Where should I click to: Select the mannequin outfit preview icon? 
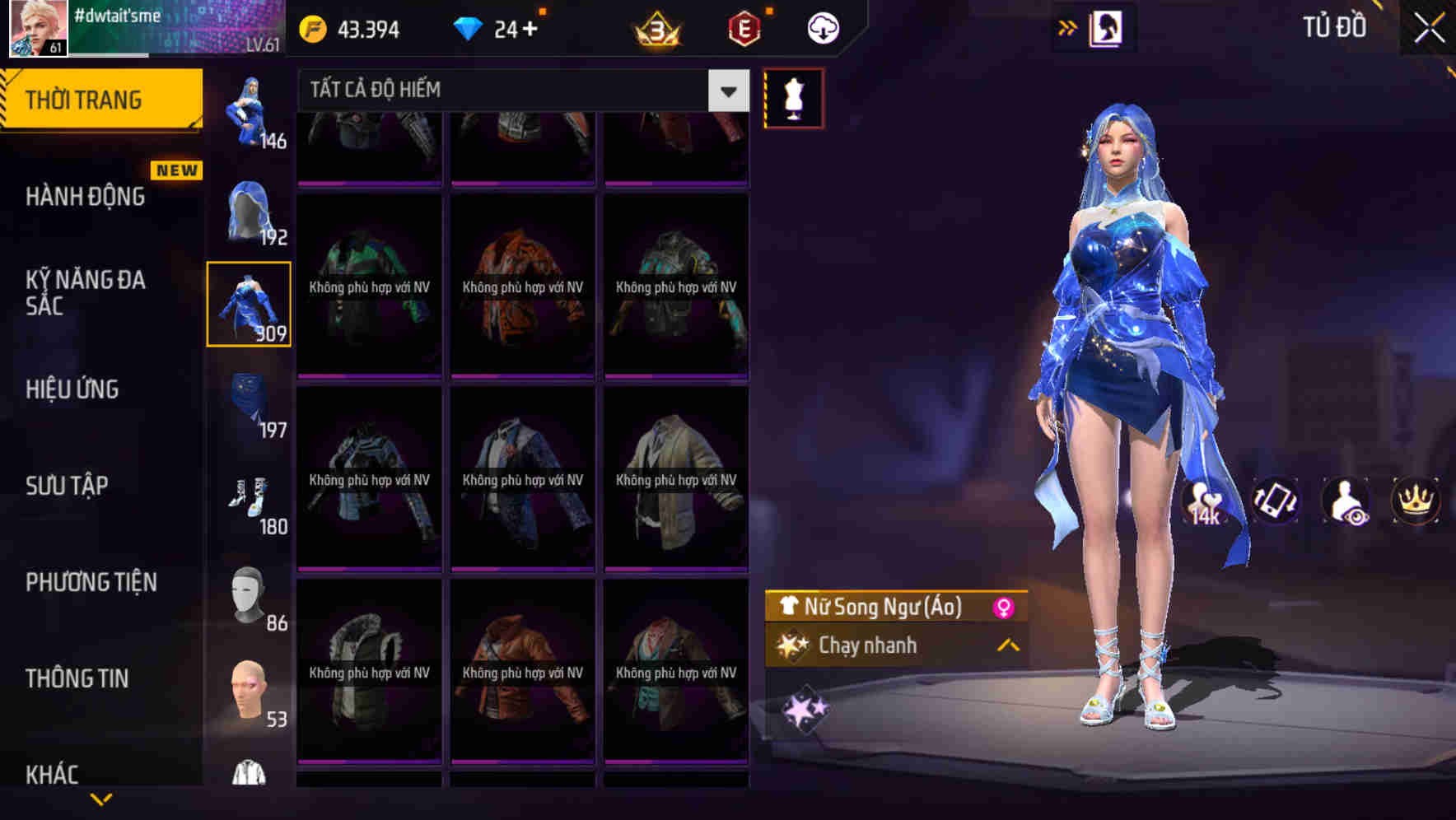click(x=793, y=96)
